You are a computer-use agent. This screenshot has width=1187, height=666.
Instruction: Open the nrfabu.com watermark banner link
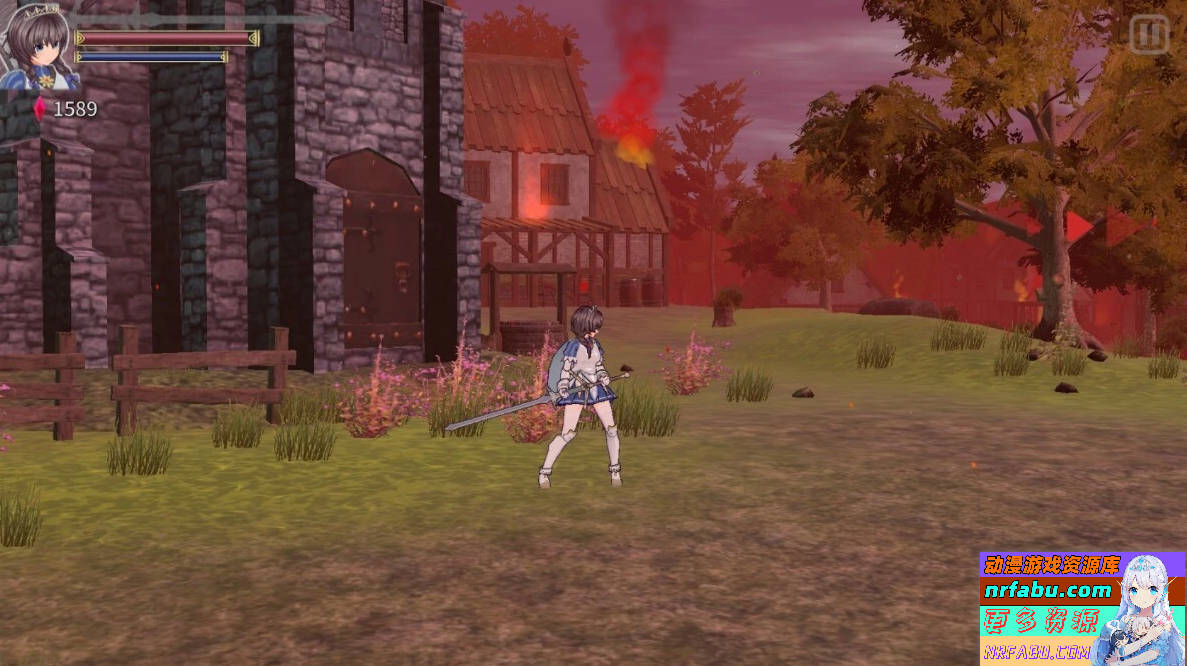pos(1047,590)
